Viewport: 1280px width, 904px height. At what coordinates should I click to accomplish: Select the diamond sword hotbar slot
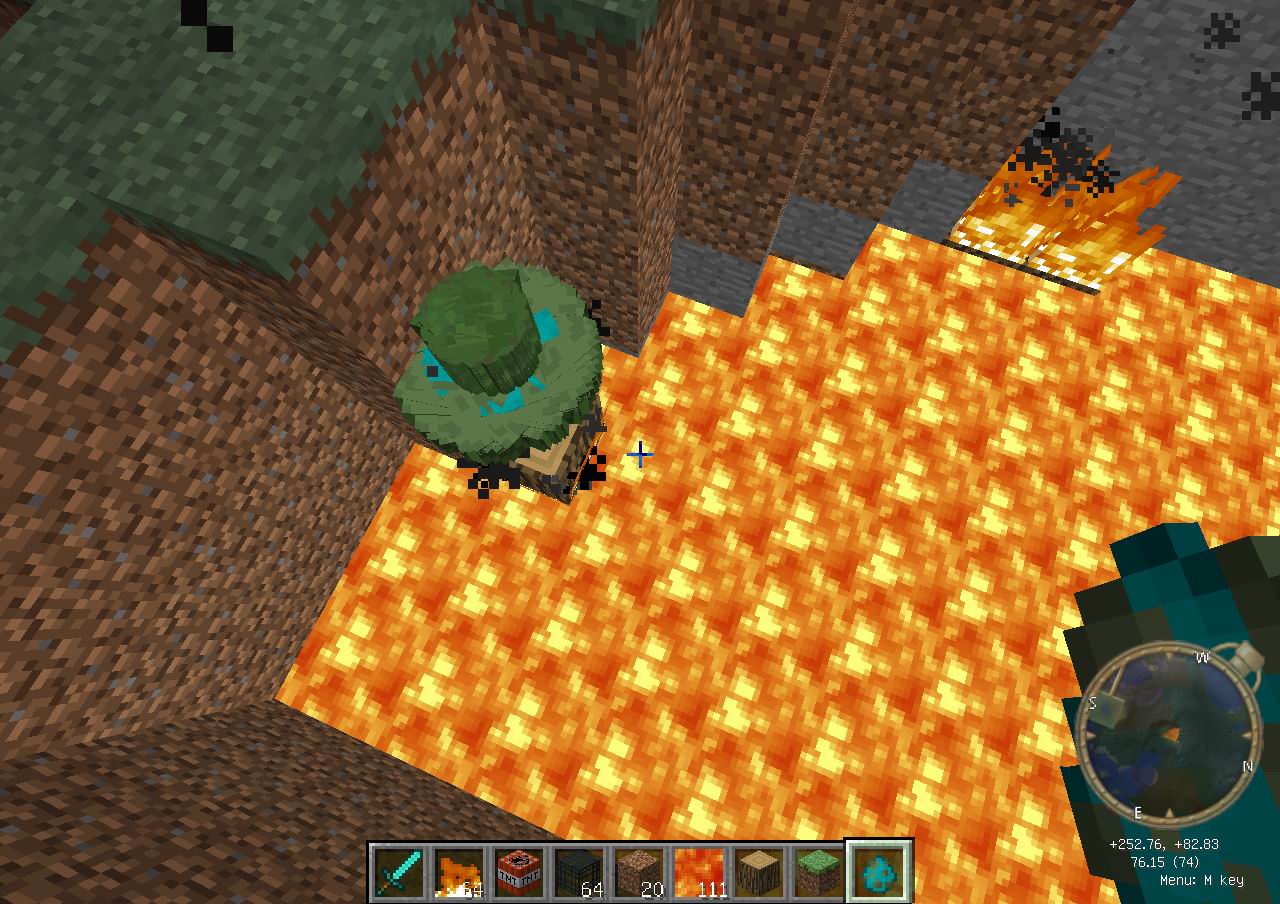click(399, 873)
